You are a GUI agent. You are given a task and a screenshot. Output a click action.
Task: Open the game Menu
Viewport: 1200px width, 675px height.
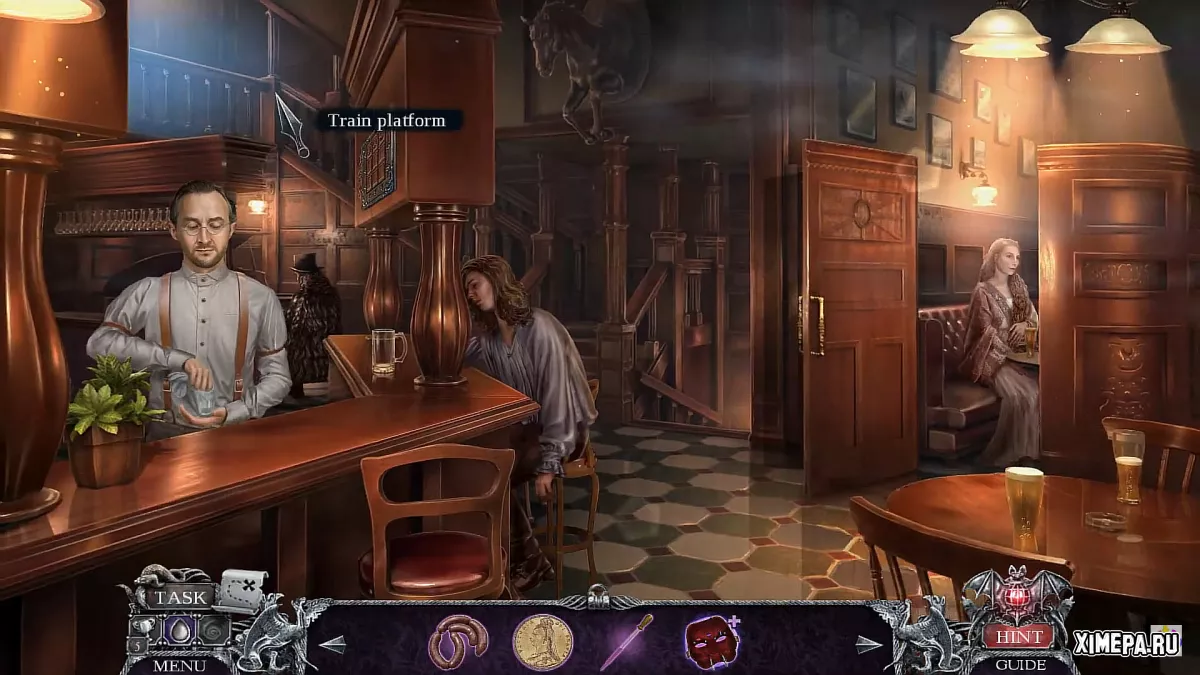tap(180, 664)
